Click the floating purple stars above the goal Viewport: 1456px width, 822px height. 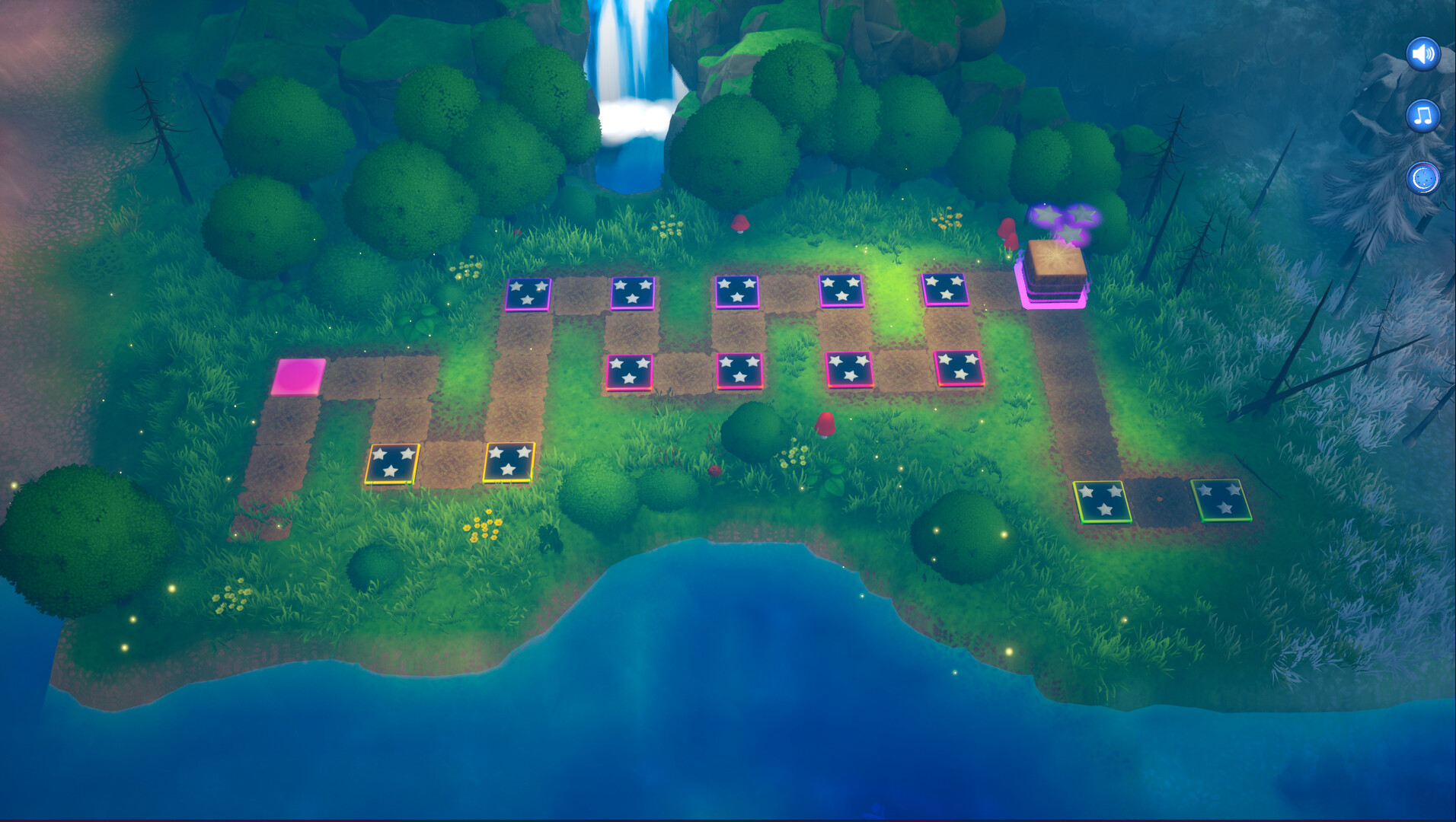pyautogui.click(x=1061, y=221)
